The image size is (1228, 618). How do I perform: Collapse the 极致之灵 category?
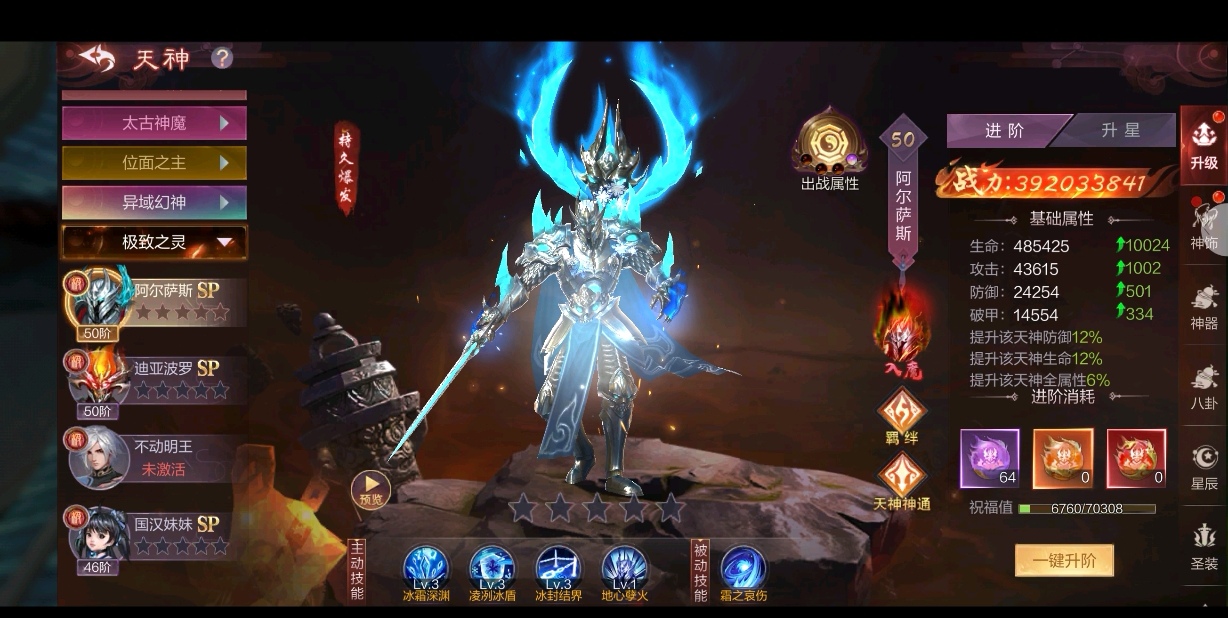pyautogui.click(x=154, y=242)
